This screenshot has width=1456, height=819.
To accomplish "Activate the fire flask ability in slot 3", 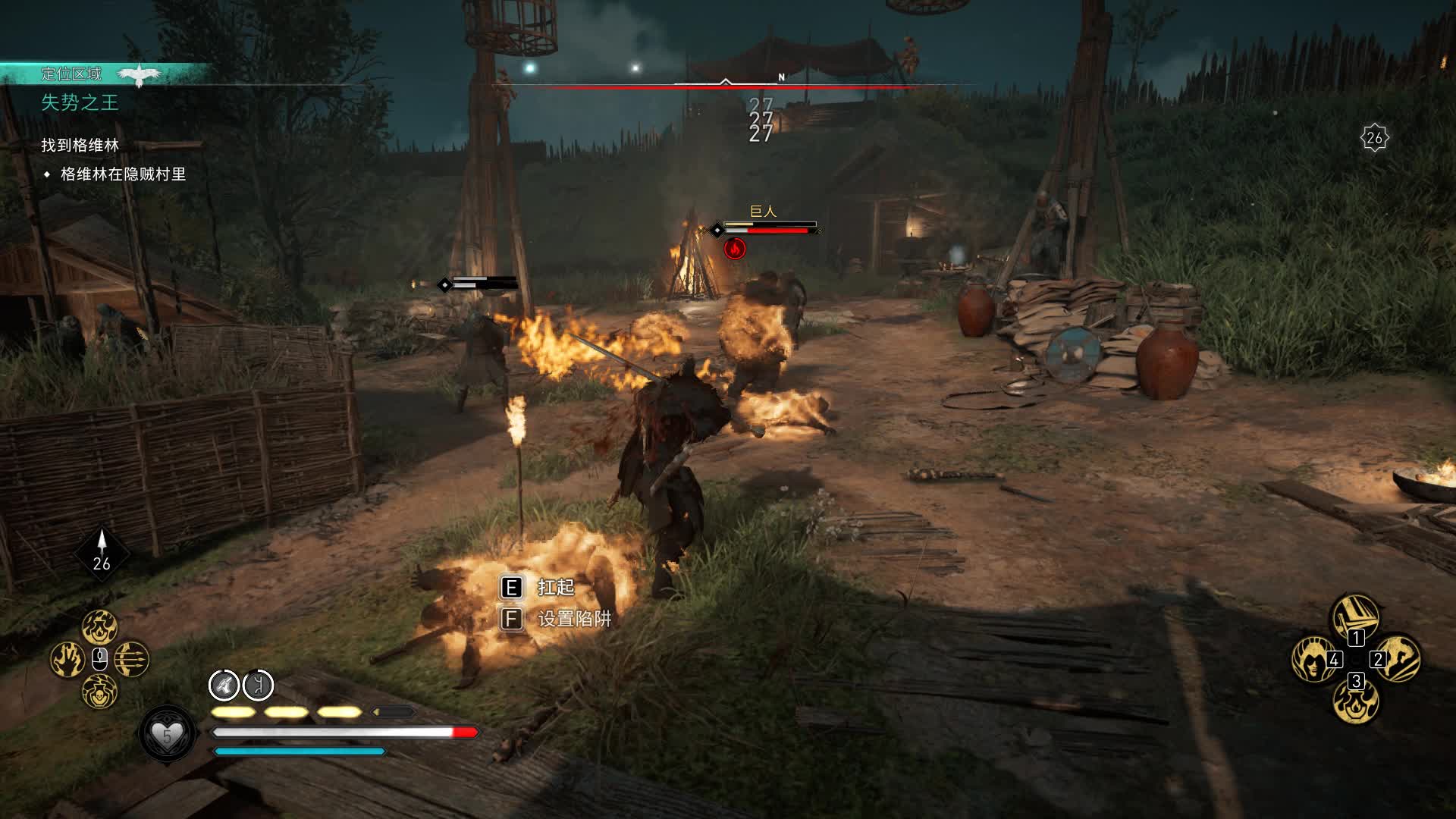I will click(1356, 701).
